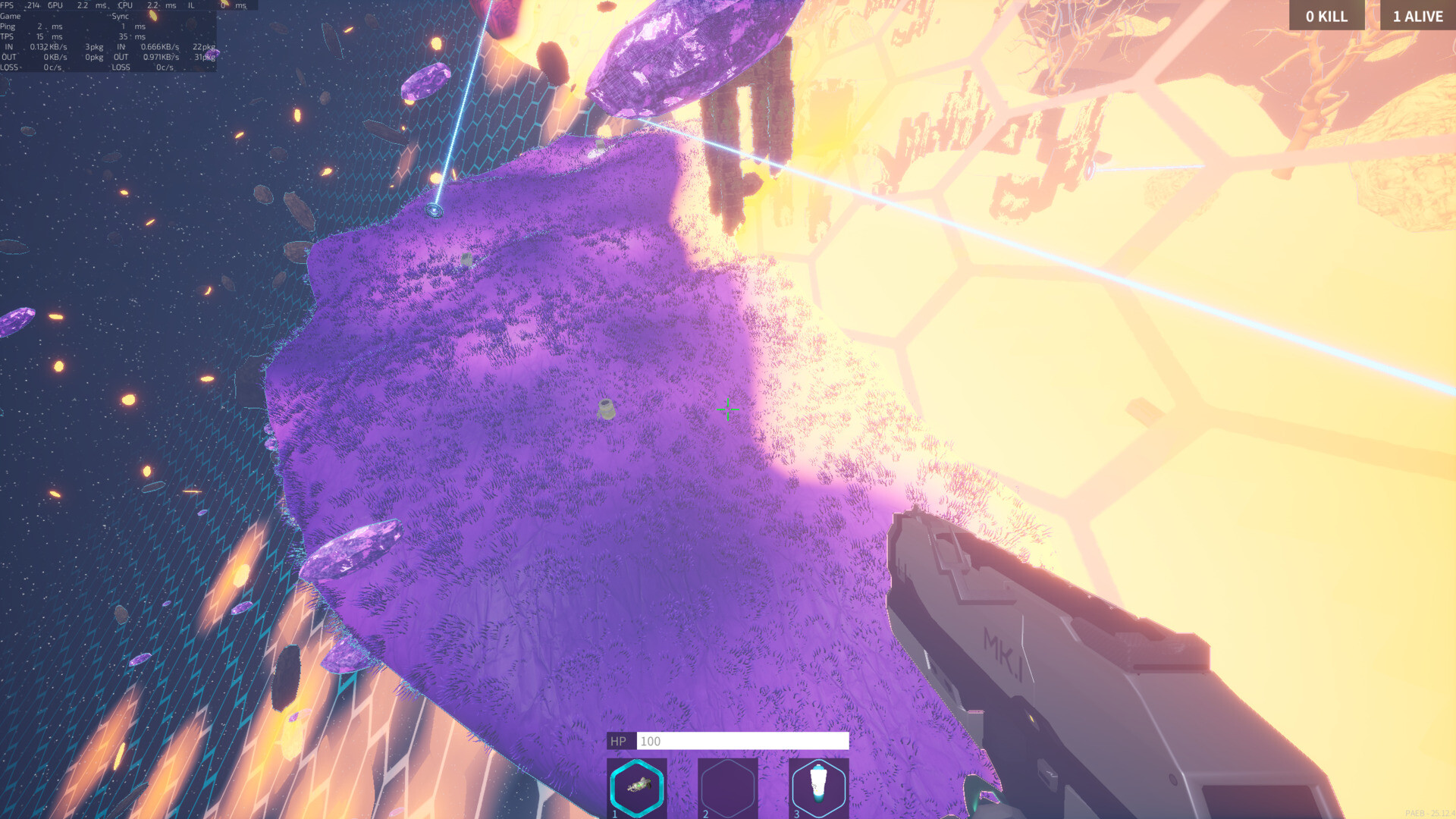This screenshot has height=819, width=1456.
Task: Toggle the LOSS statistic row
Action: click(x=9, y=67)
